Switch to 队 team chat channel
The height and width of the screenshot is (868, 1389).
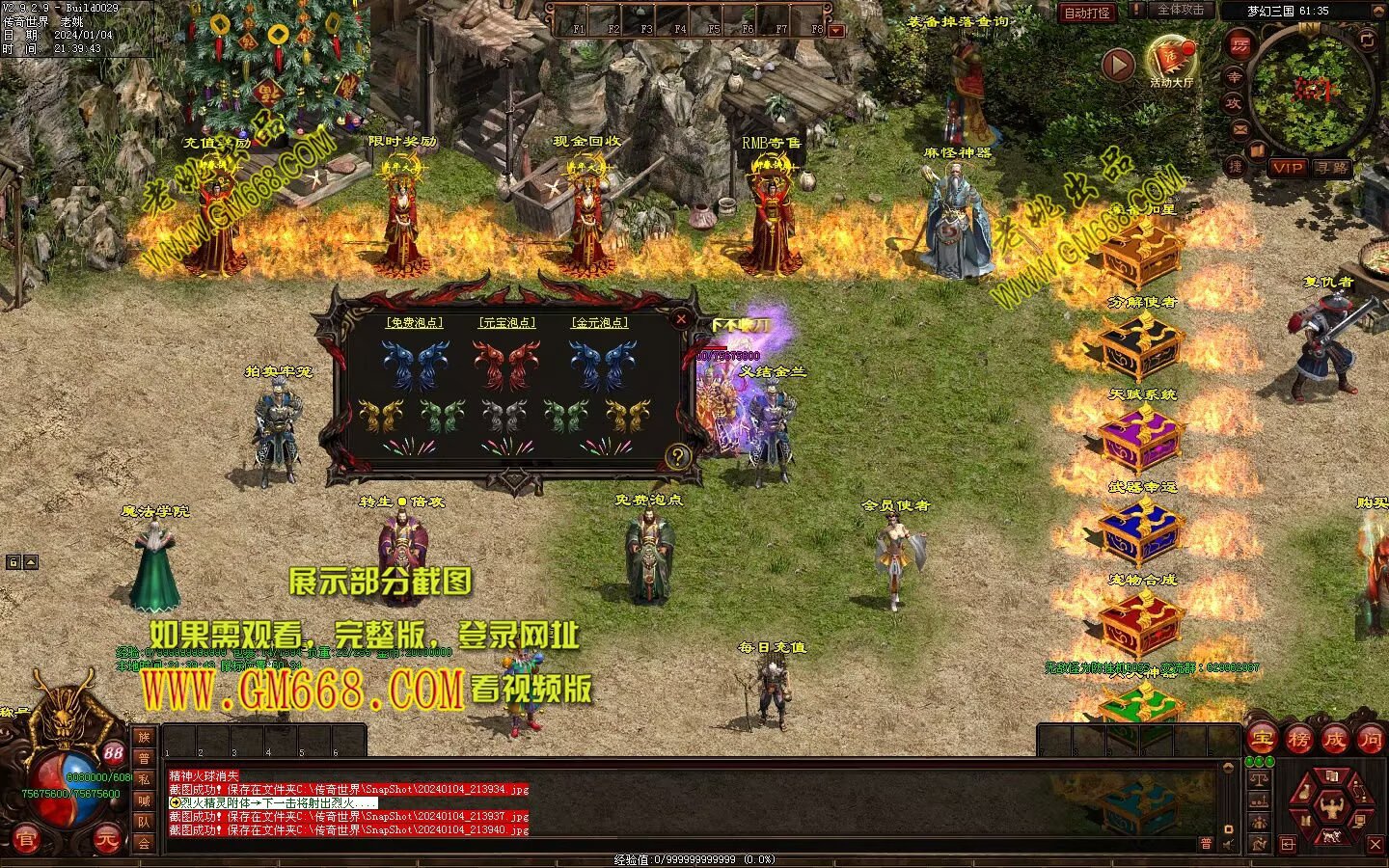point(144,822)
